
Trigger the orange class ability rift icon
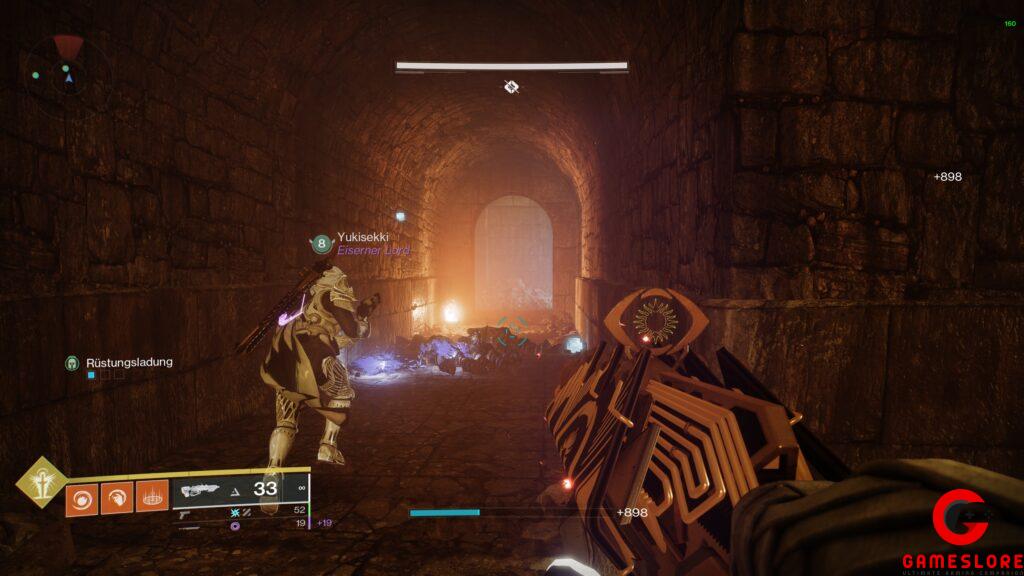pyautogui.click(x=152, y=498)
